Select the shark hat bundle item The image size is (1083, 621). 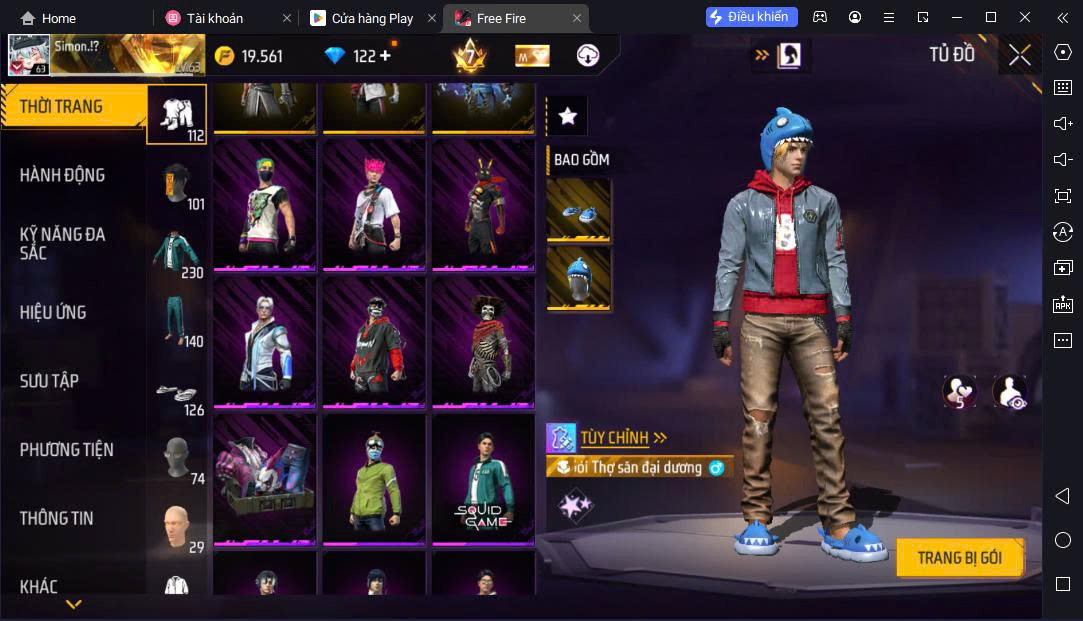579,278
